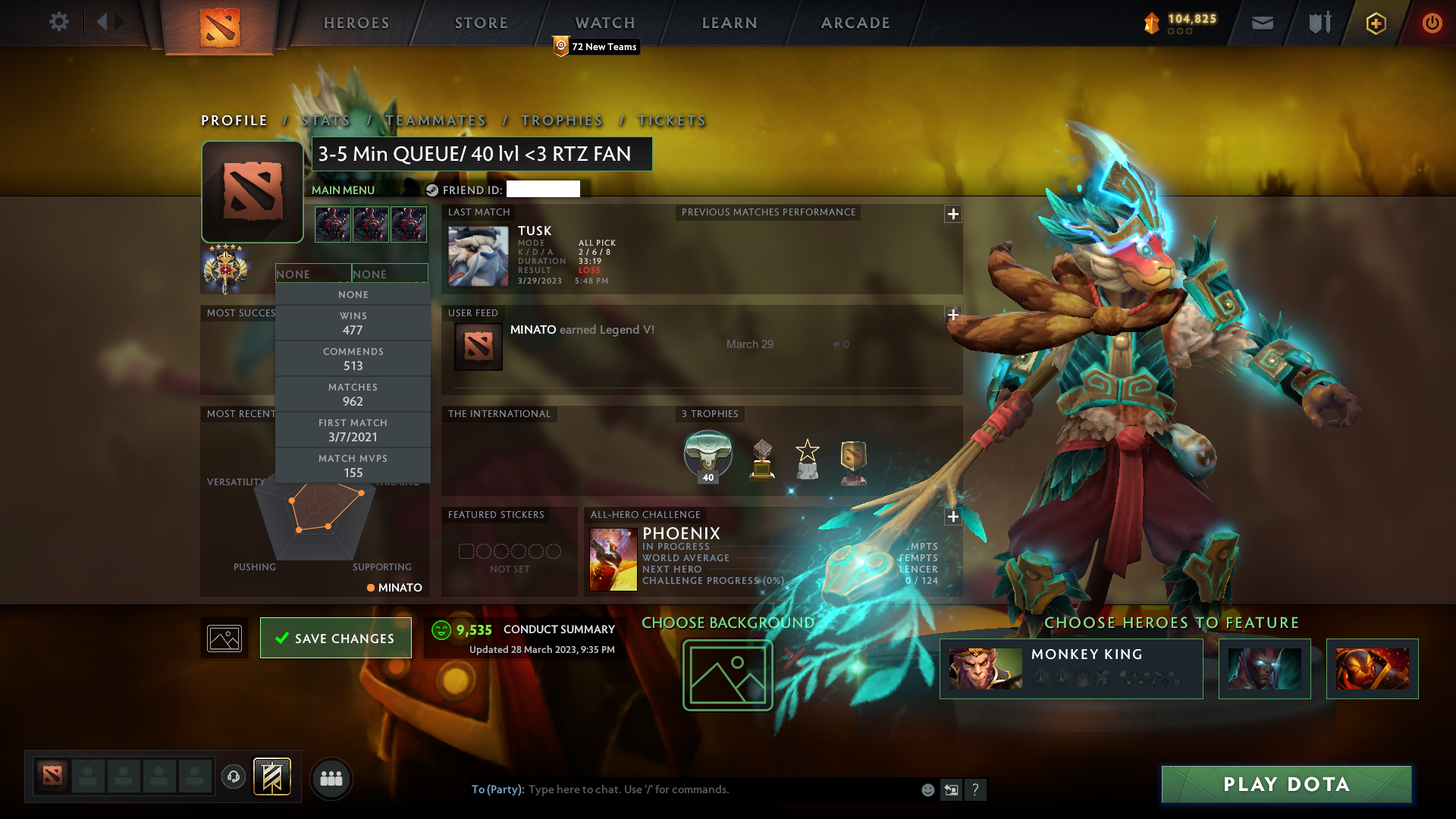The image size is (1456, 819).
Task: Expand Previous Matches Performance with plus icon
Action: (x=953, y=215)
